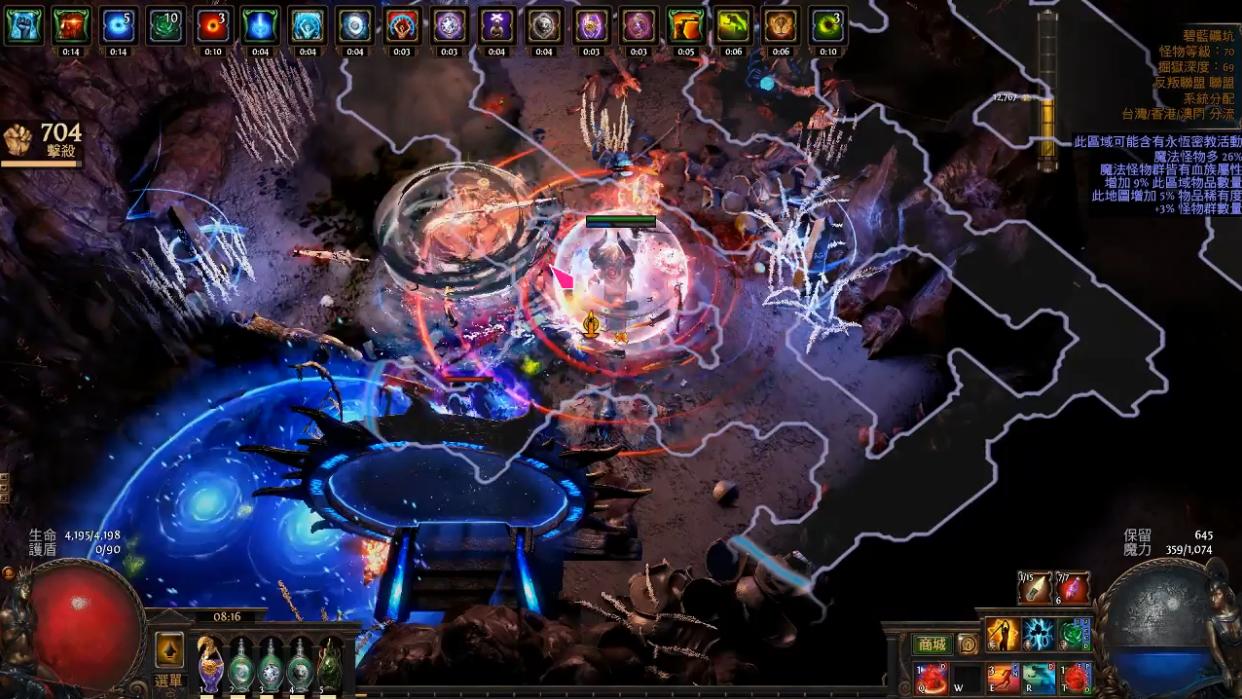
Task: Activate the orange running skill on E
Action: [x=1003, y=678]
